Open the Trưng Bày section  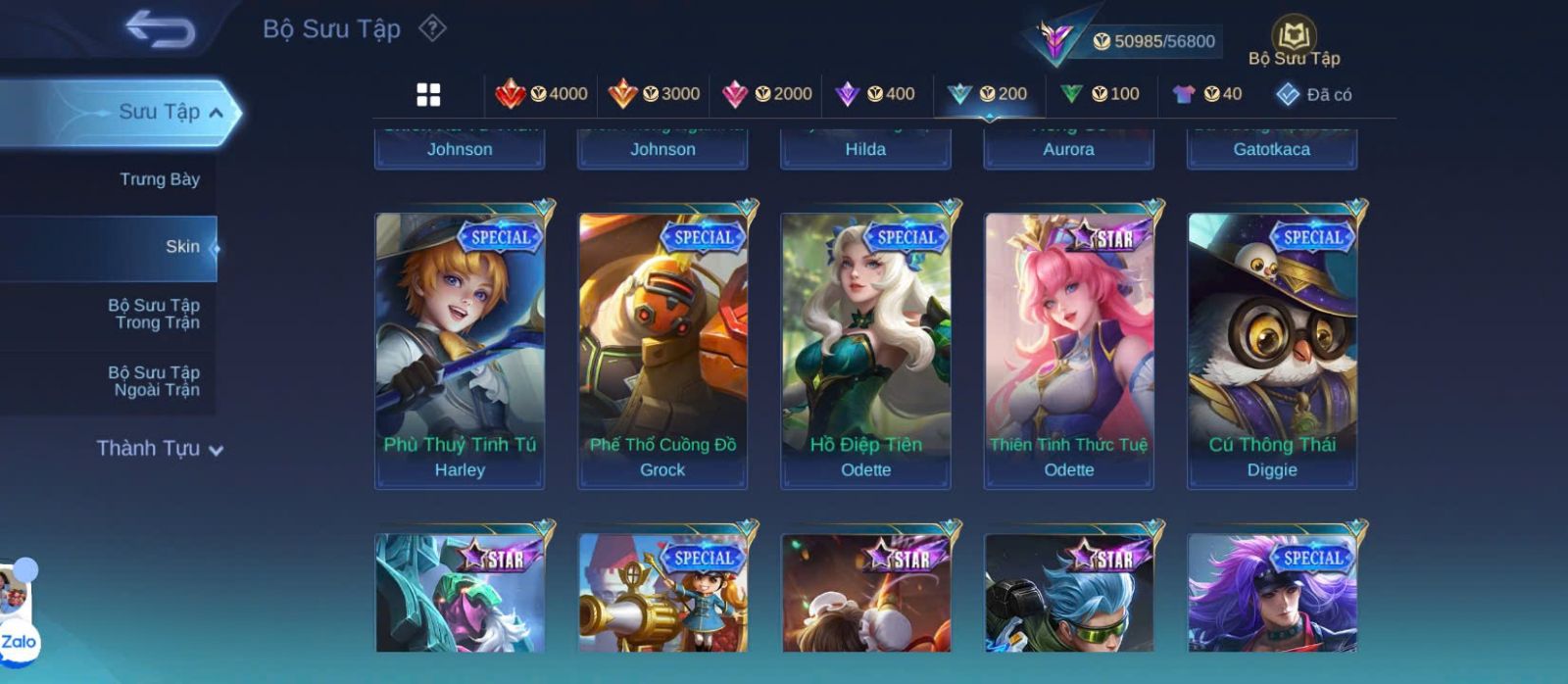click(x=159, y=179)
